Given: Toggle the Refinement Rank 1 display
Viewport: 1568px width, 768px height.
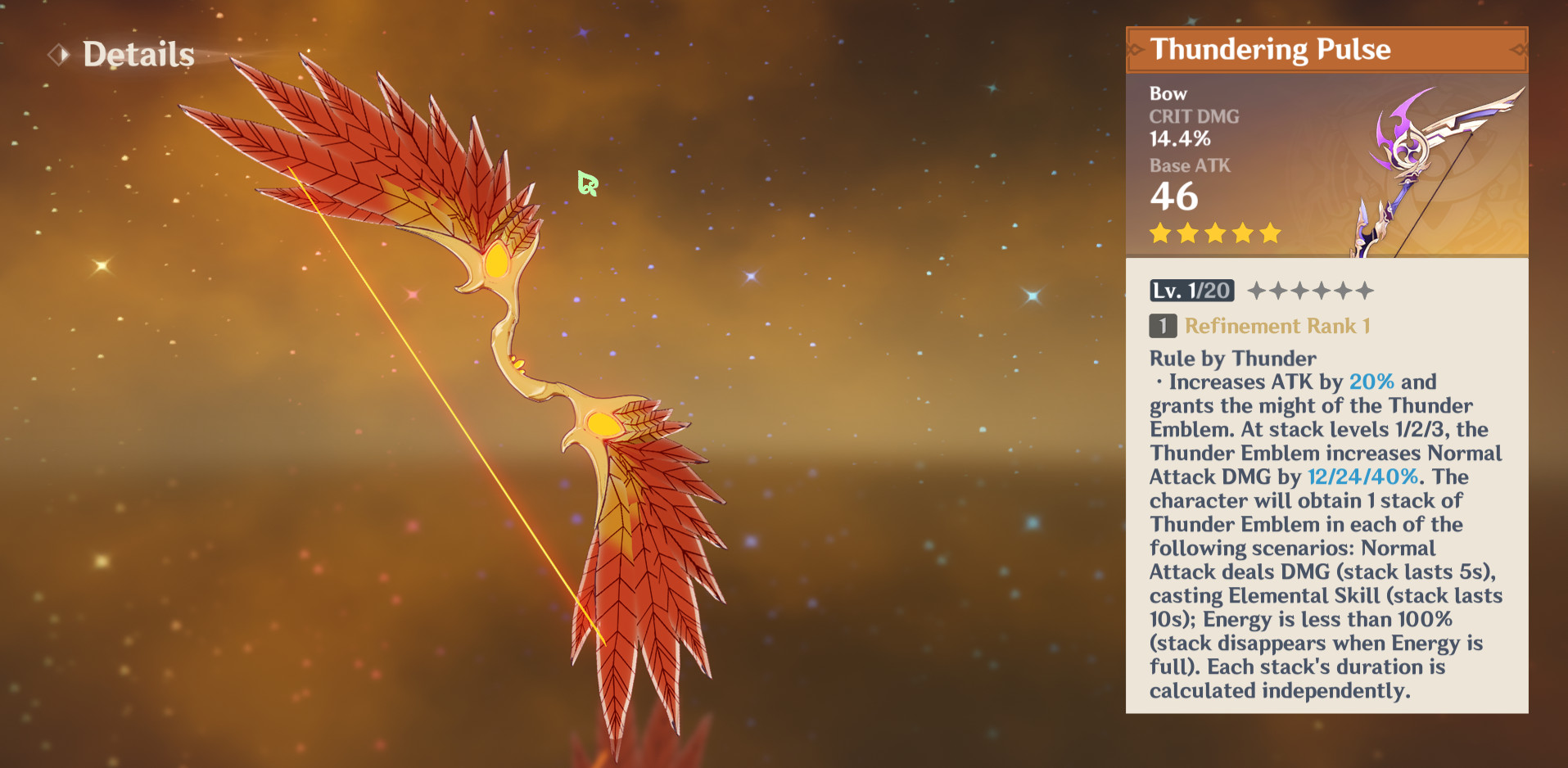Looking at the screenshot, I should (1275, 326).
